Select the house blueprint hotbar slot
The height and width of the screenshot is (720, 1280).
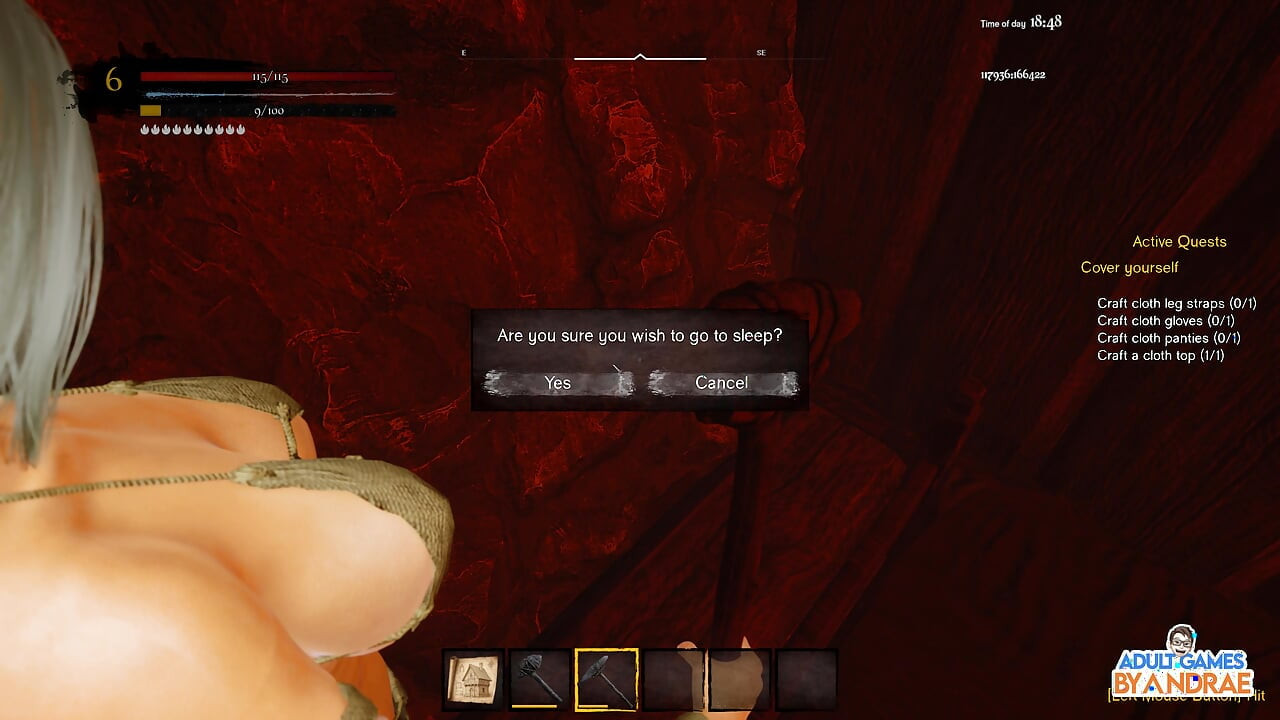(x=473, y=680)
